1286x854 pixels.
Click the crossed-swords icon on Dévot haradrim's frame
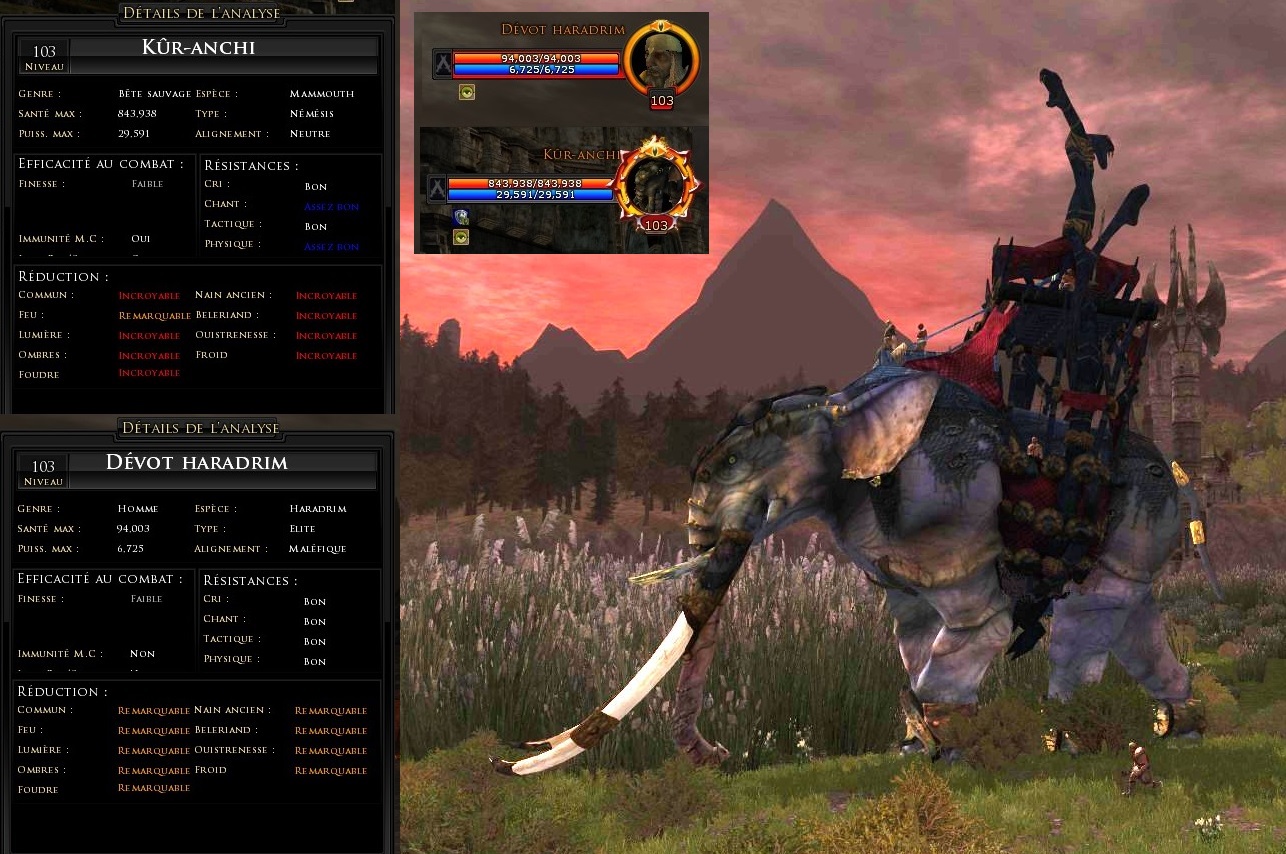coord(442,64)
